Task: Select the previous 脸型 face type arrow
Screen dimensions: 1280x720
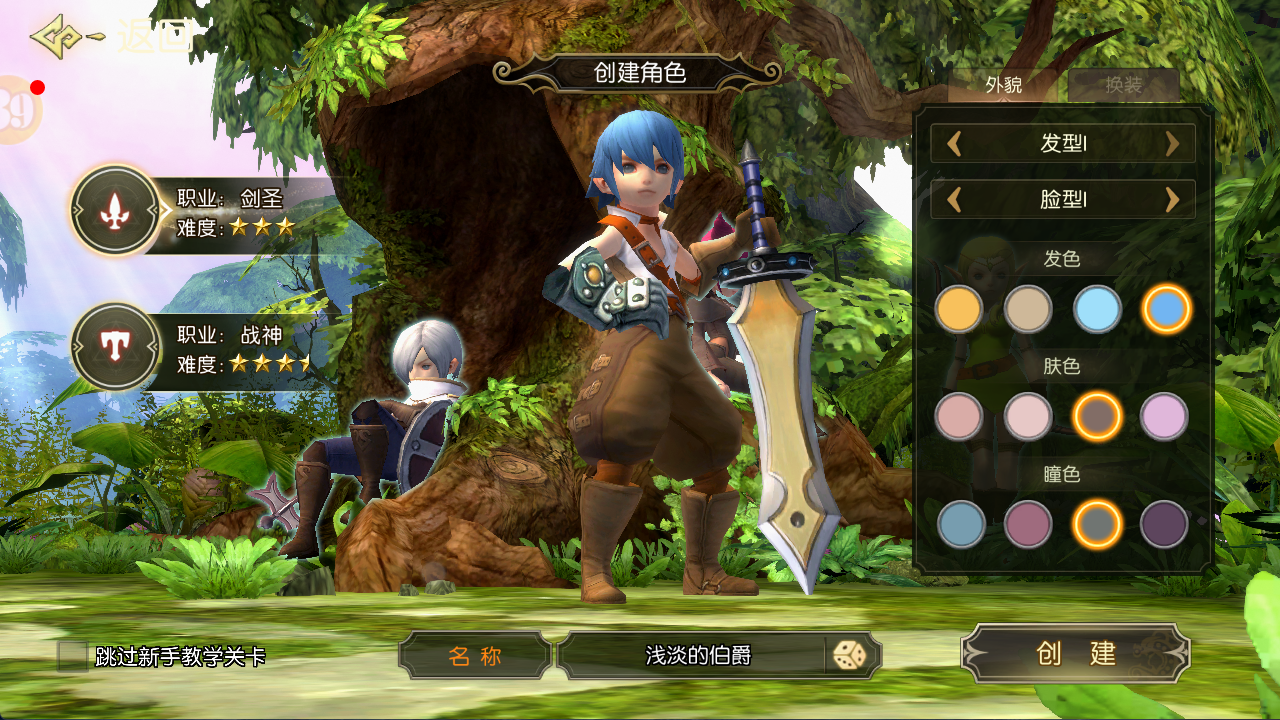Action: tap(954, 200)
